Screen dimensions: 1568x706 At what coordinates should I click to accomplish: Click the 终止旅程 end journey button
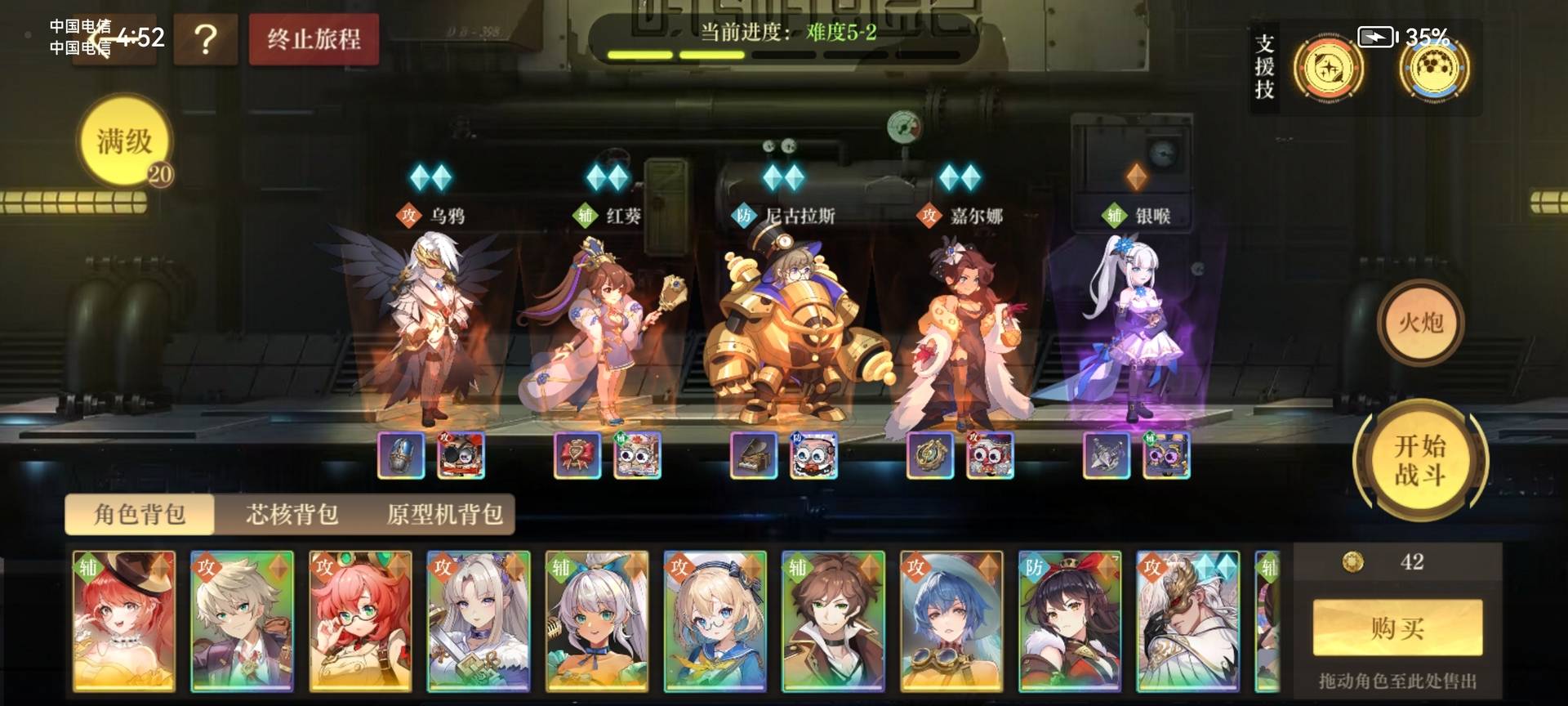[x=314, y=39]
